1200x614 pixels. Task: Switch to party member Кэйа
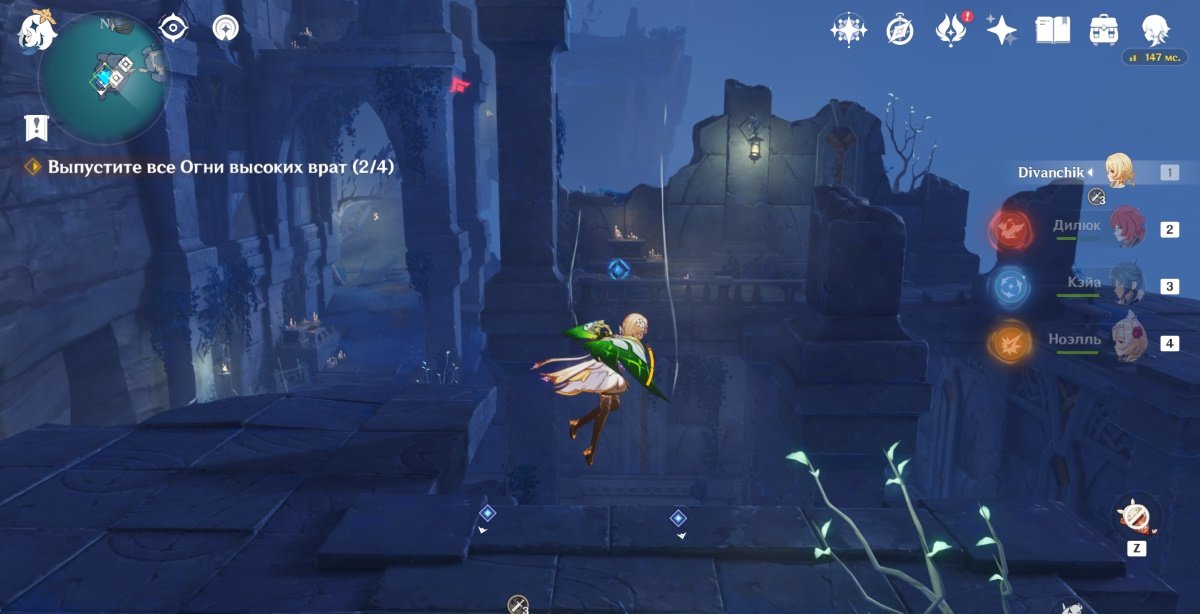[x=1127, y=285]
